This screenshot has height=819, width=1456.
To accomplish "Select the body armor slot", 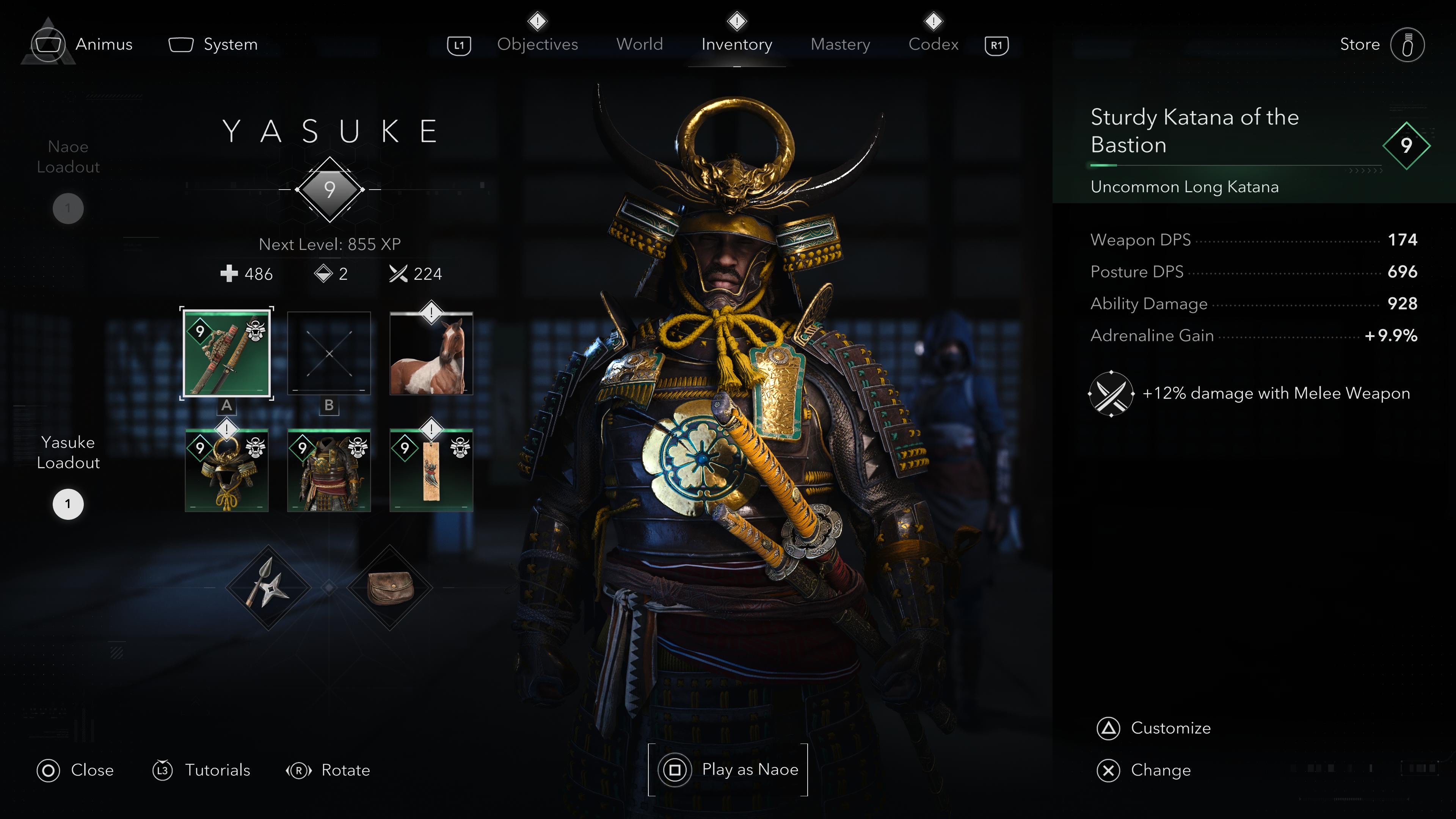I will point(329,470).
